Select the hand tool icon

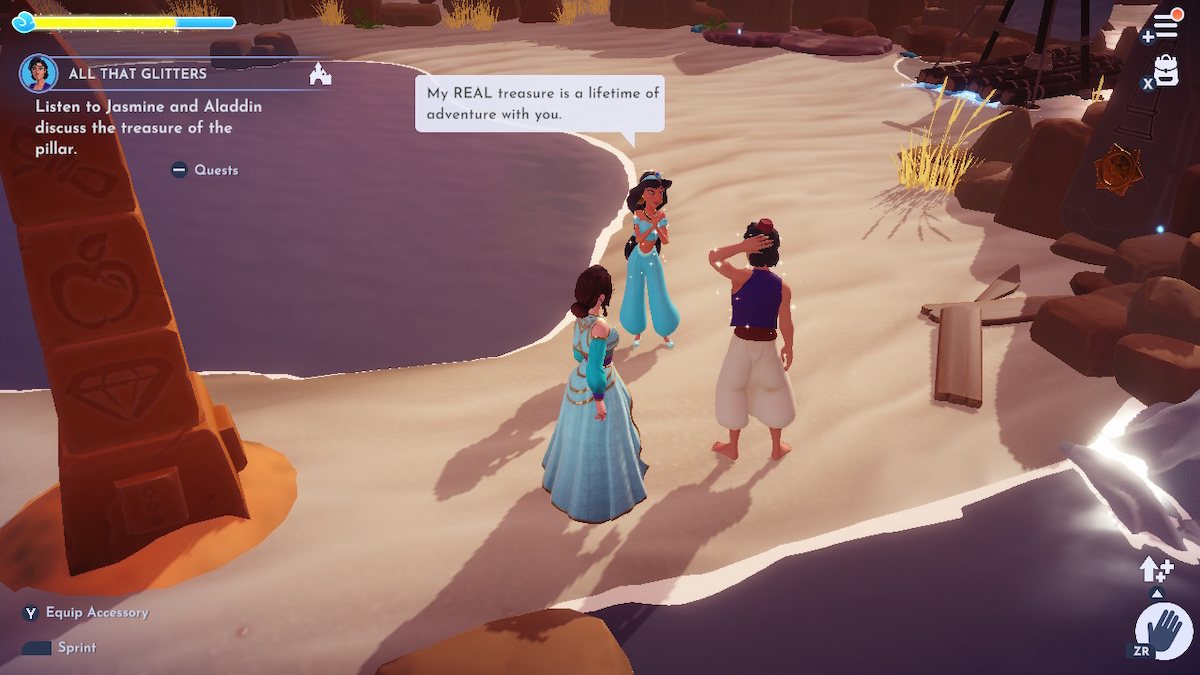click(1164, 631)
